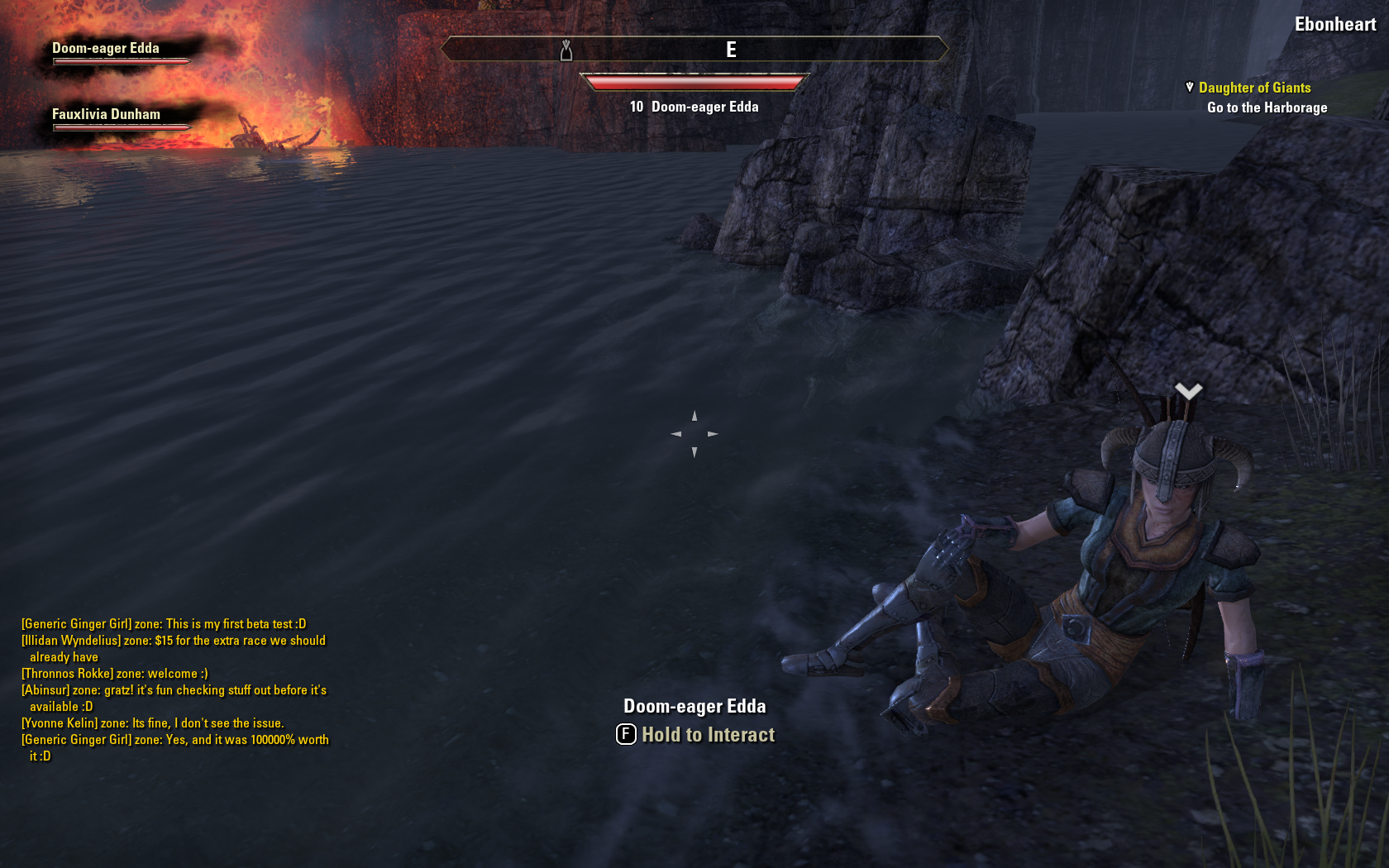Select Fauxlivia Dunham's group frame
Screen dimensions: 1389x868
point(106,115)
